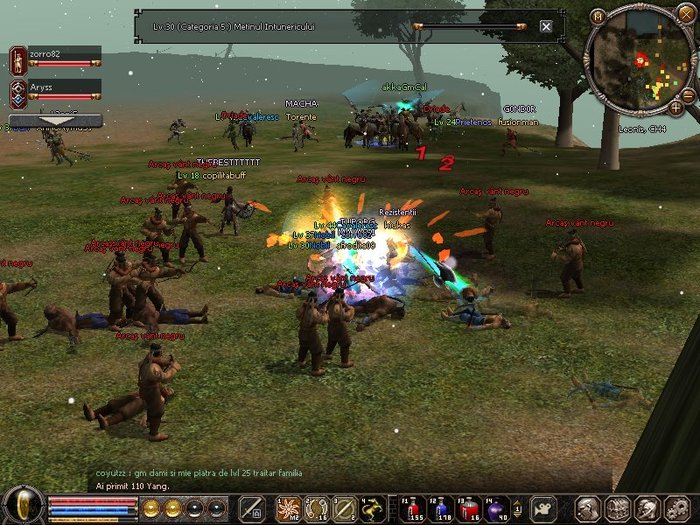Expand the party list down arrow
This screenshot has height=525, width=700.
[55, 121]
